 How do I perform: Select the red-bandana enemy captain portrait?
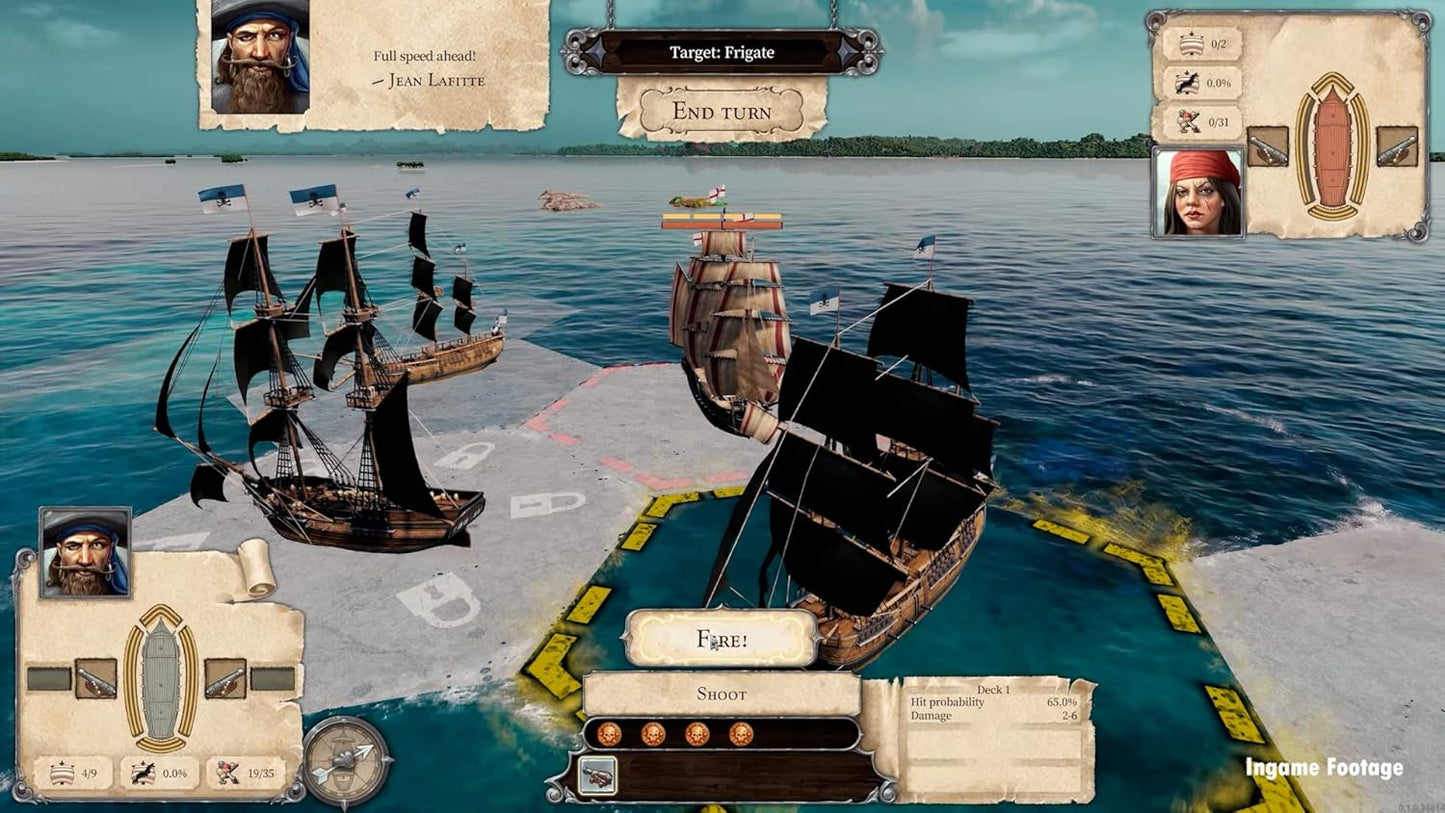point(1198,192)
